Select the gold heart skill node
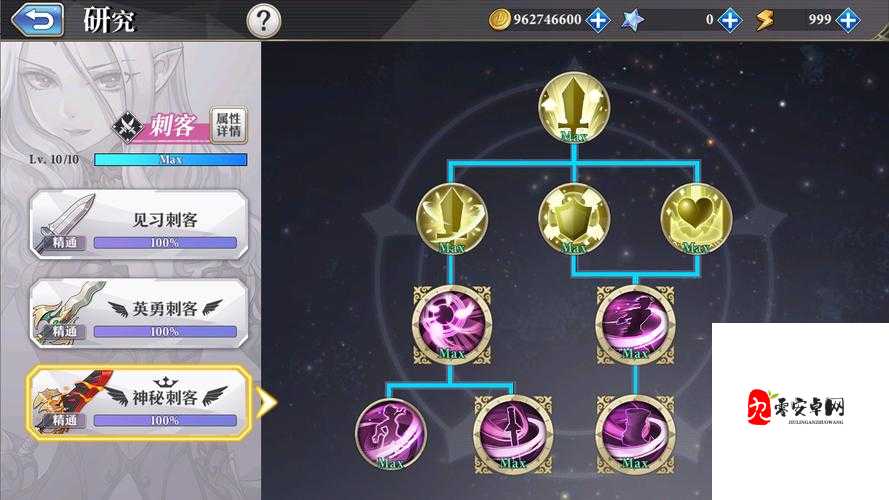The image size is (889, 500). click(x=696, y=214)
